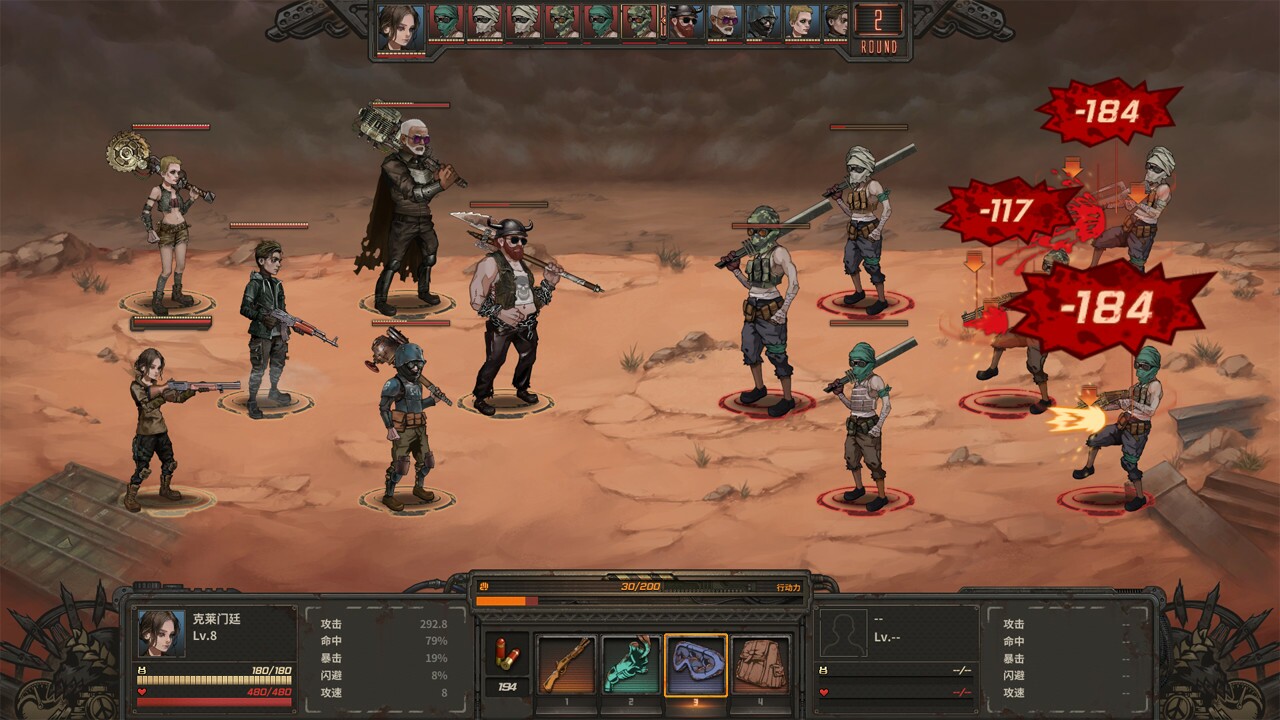The height and width of the screenshot is (720, 1280).
Task: Click 克莱门廷's portrait in the stats panel
Action: pos(161,635)
